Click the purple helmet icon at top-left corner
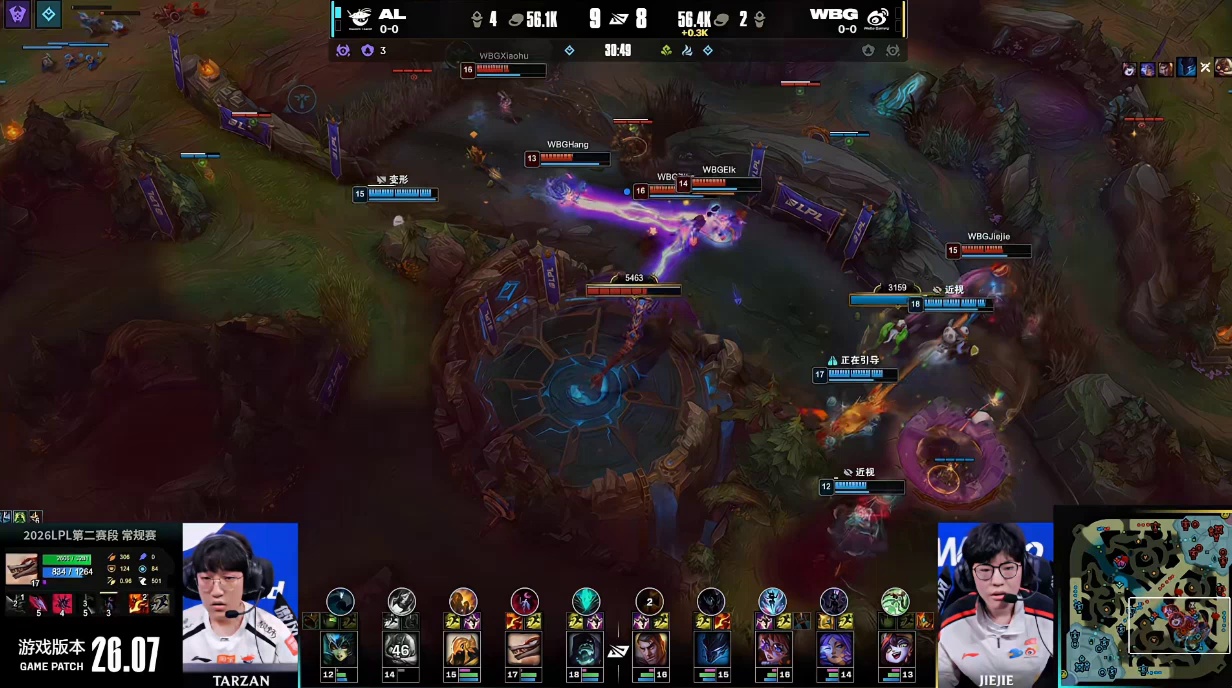Image resolution: width=1232 pixels, height=688 pixels. point(17,14)
